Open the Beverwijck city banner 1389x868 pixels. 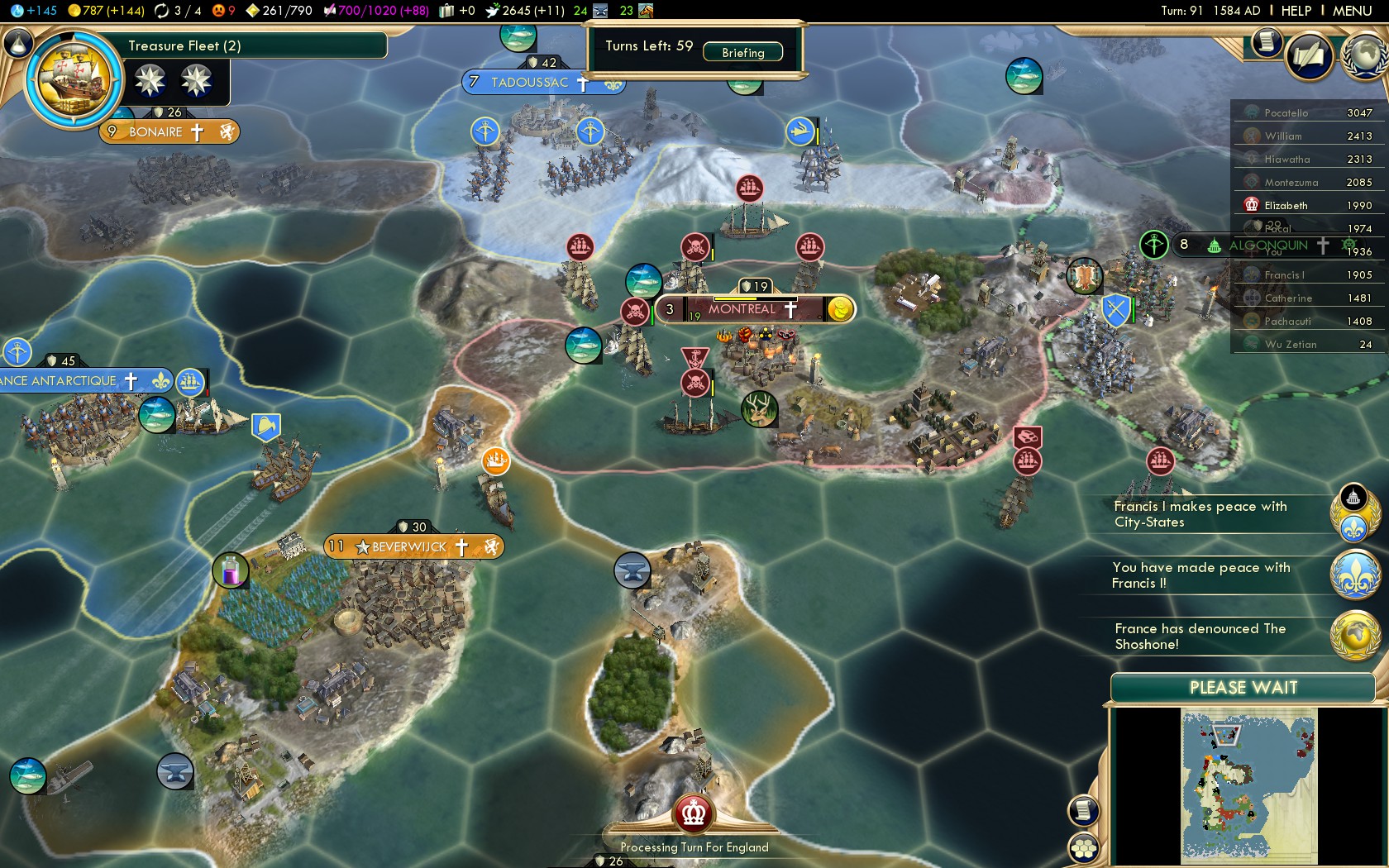click(x=409, y=546)
